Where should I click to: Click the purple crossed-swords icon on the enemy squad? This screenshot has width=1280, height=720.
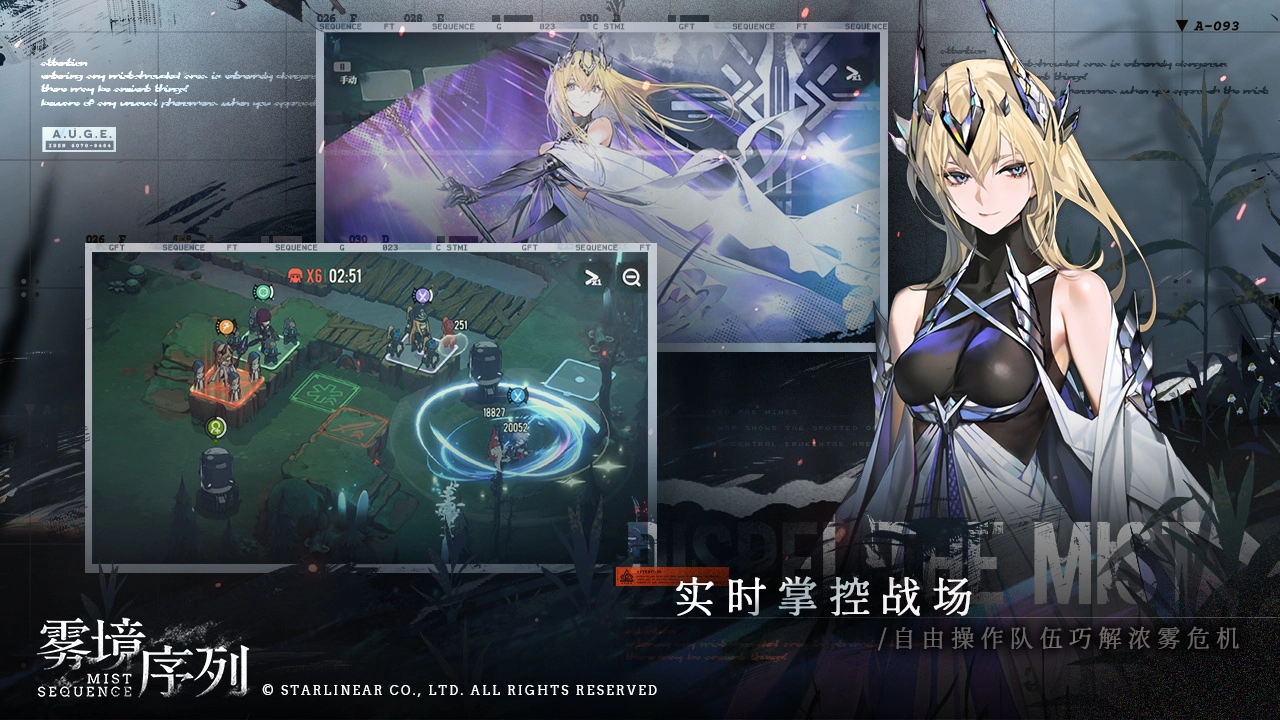pyautogui.click(x=422, y=295)
